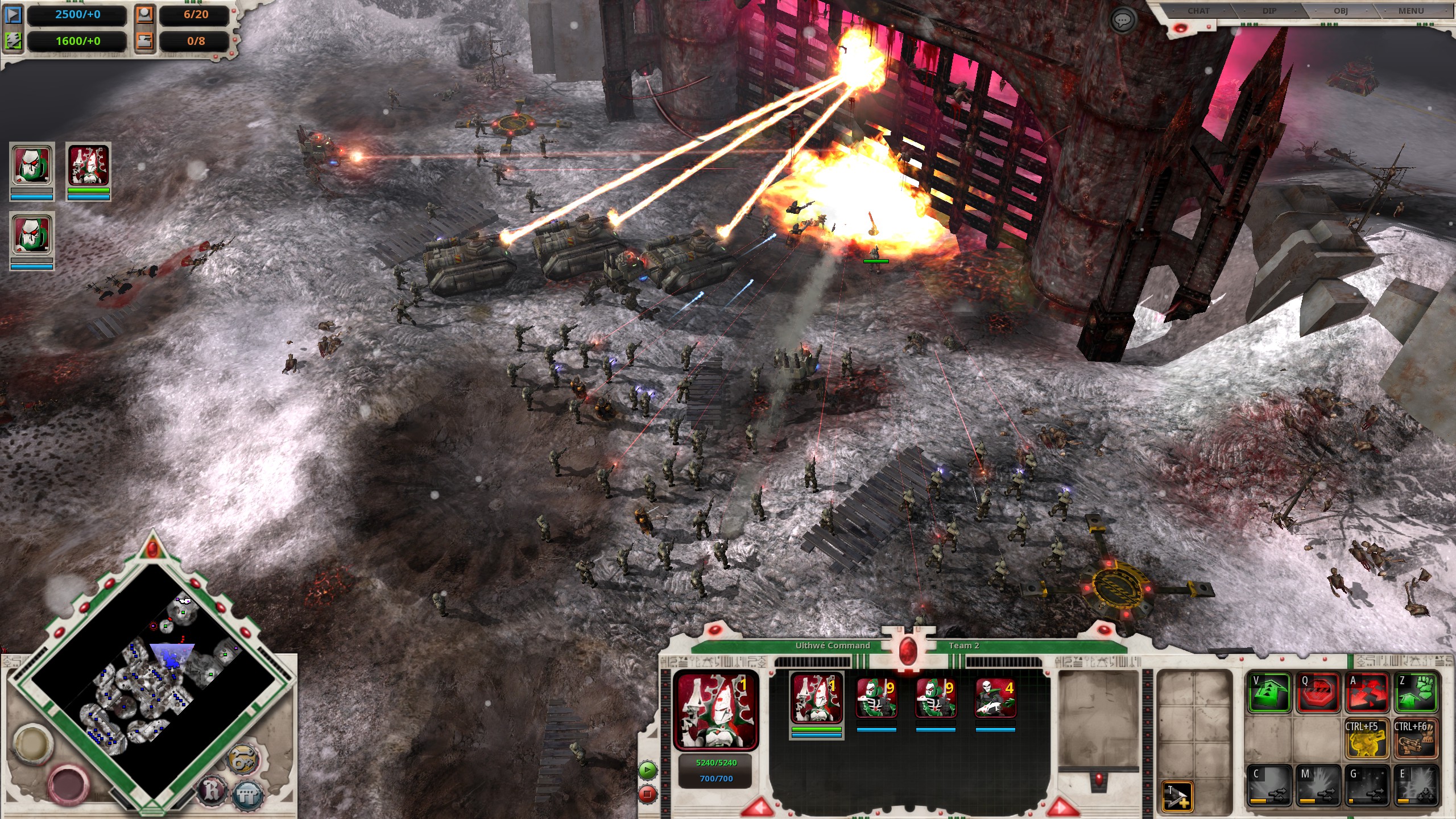Select the Seer Council squad of 9

point(877,698)
